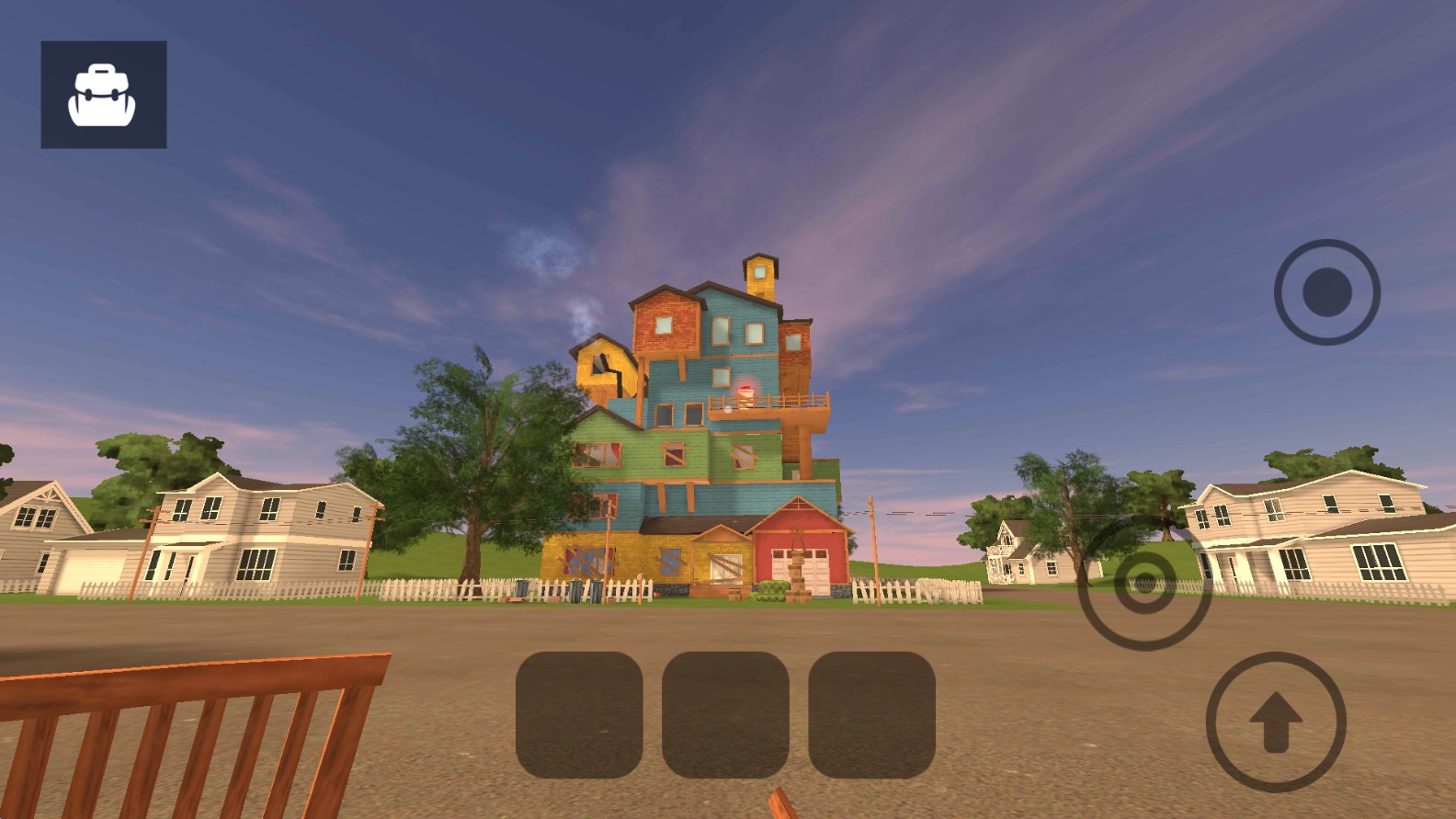Tap the trash cans by the fence
This screenshot has height=819, width=1456.
tap(579, 590)
